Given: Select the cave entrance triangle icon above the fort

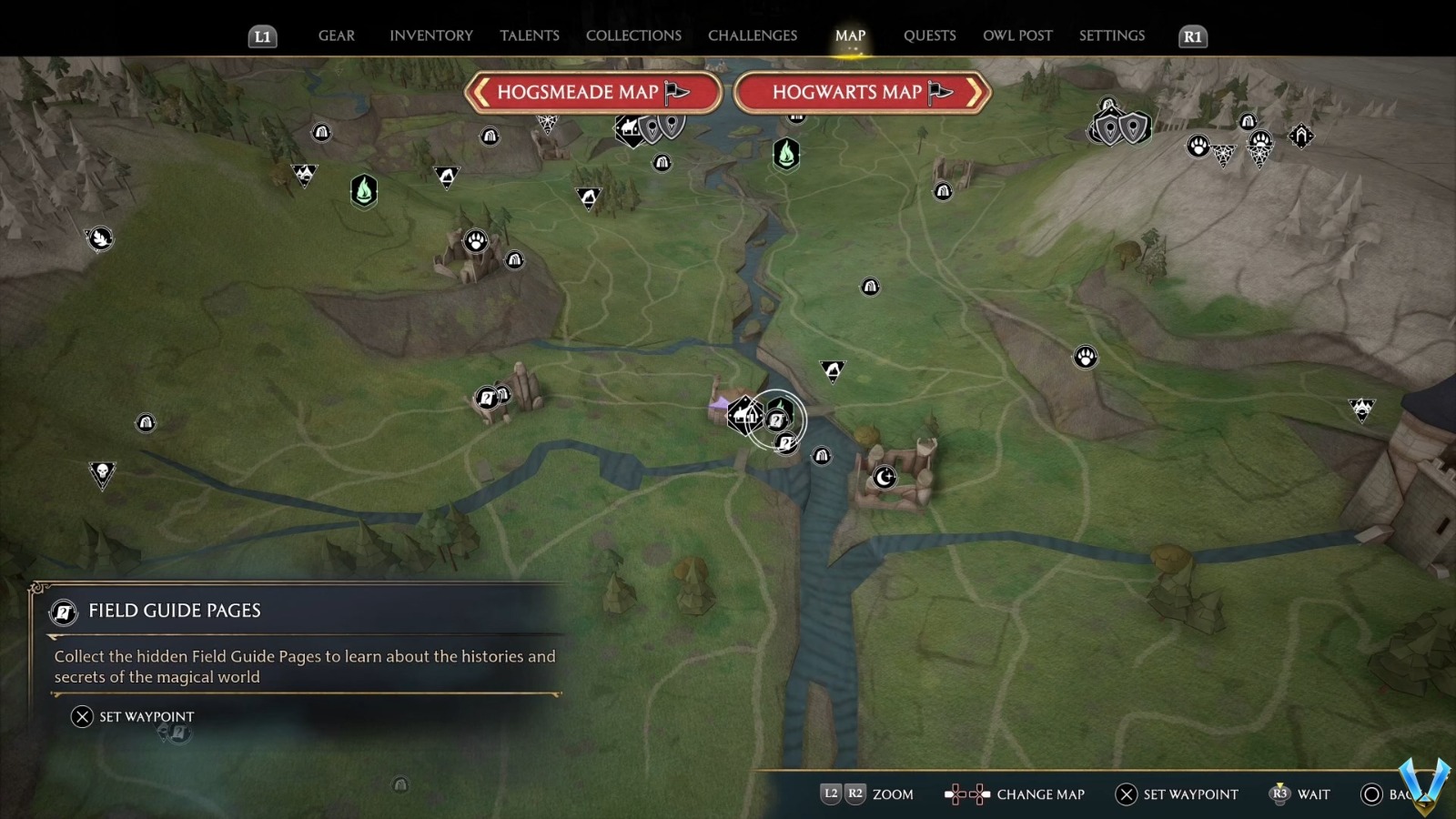Looking at the screenshot, I should [x=832, y=371].
